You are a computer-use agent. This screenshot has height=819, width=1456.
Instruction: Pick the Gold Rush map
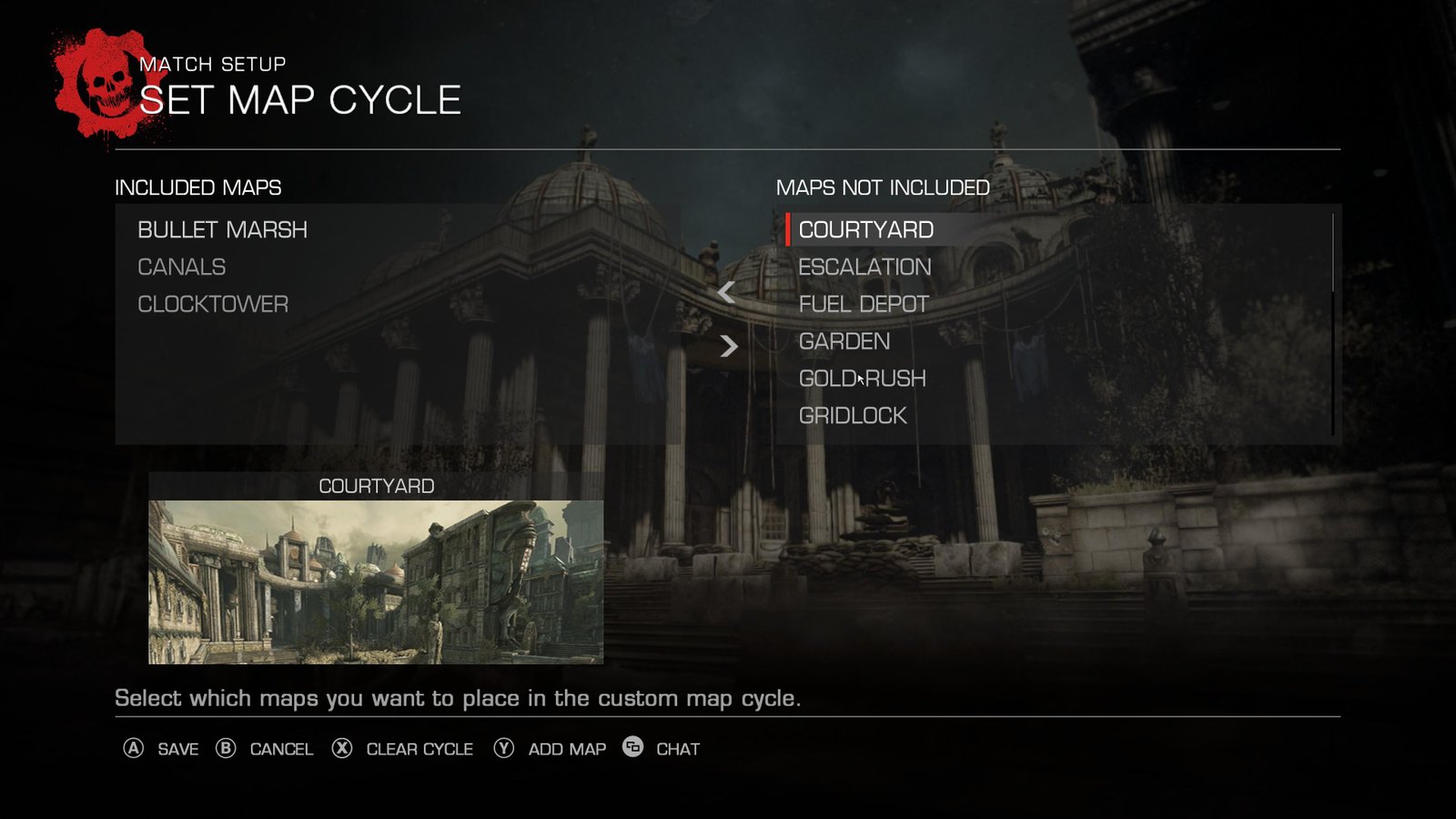pos(862,379)
